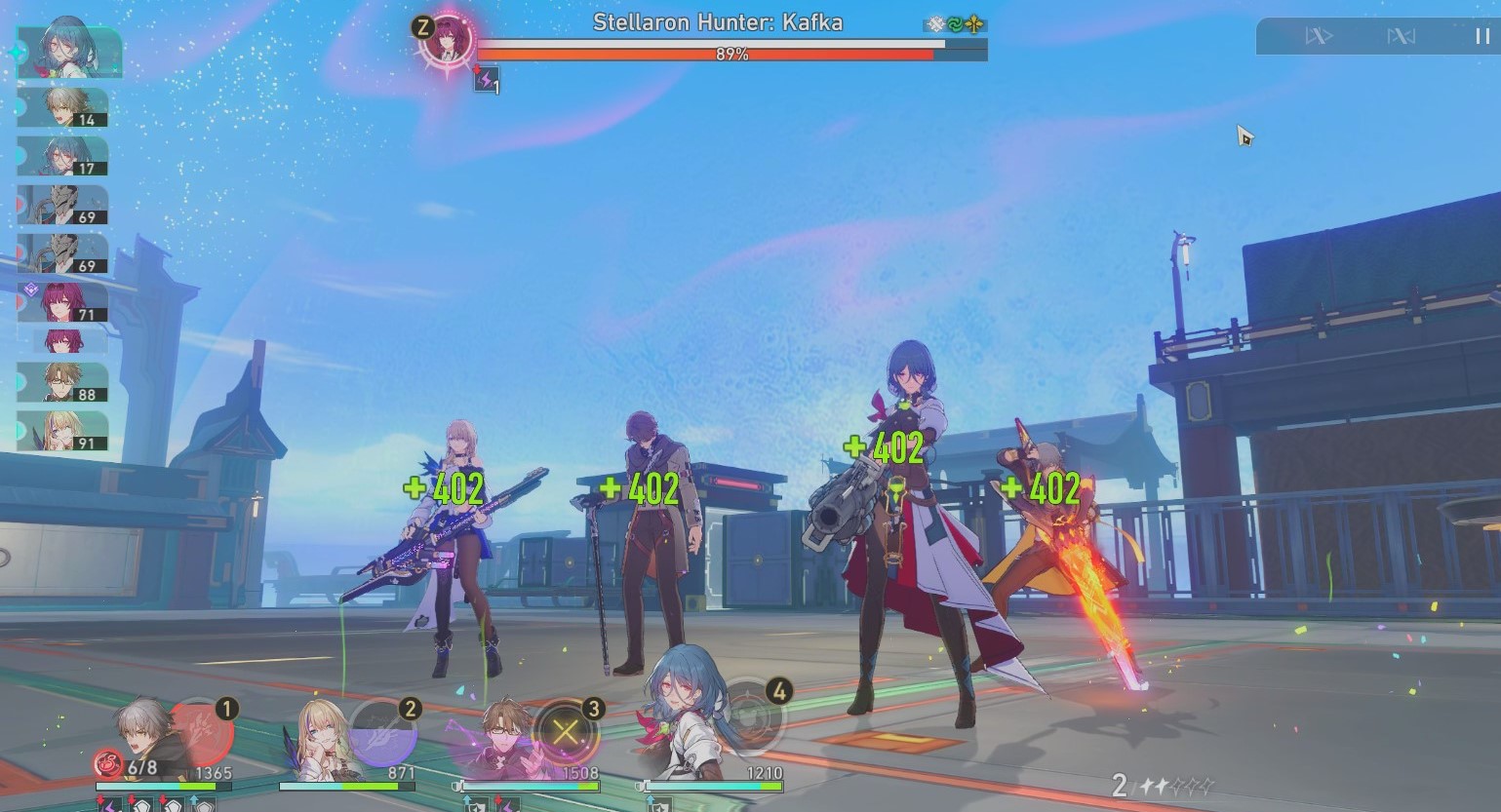Inspect the Wind weakness icon beside Kafka's name

956,23
